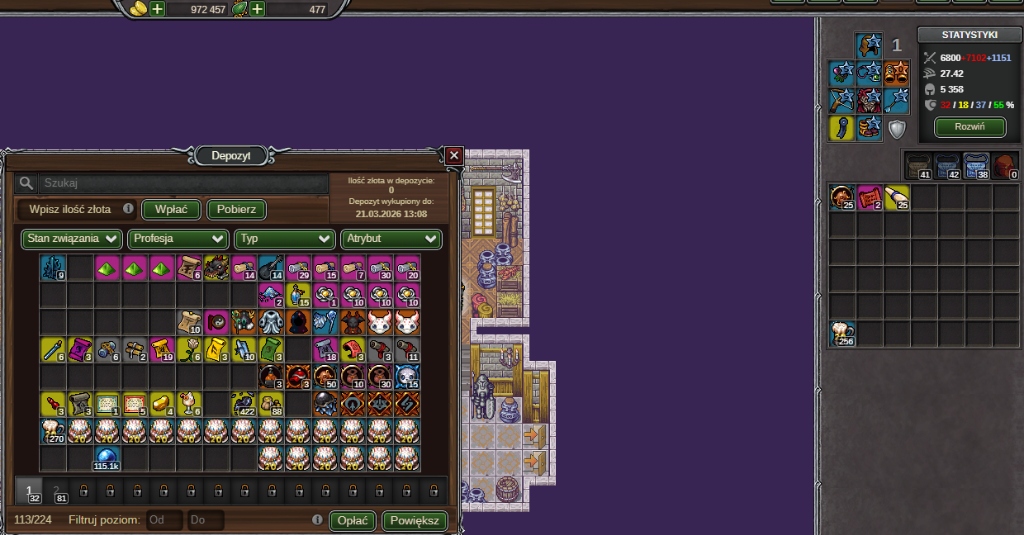
Task: Pay for the deposit with Opłać
Action: tap(354, 521)
